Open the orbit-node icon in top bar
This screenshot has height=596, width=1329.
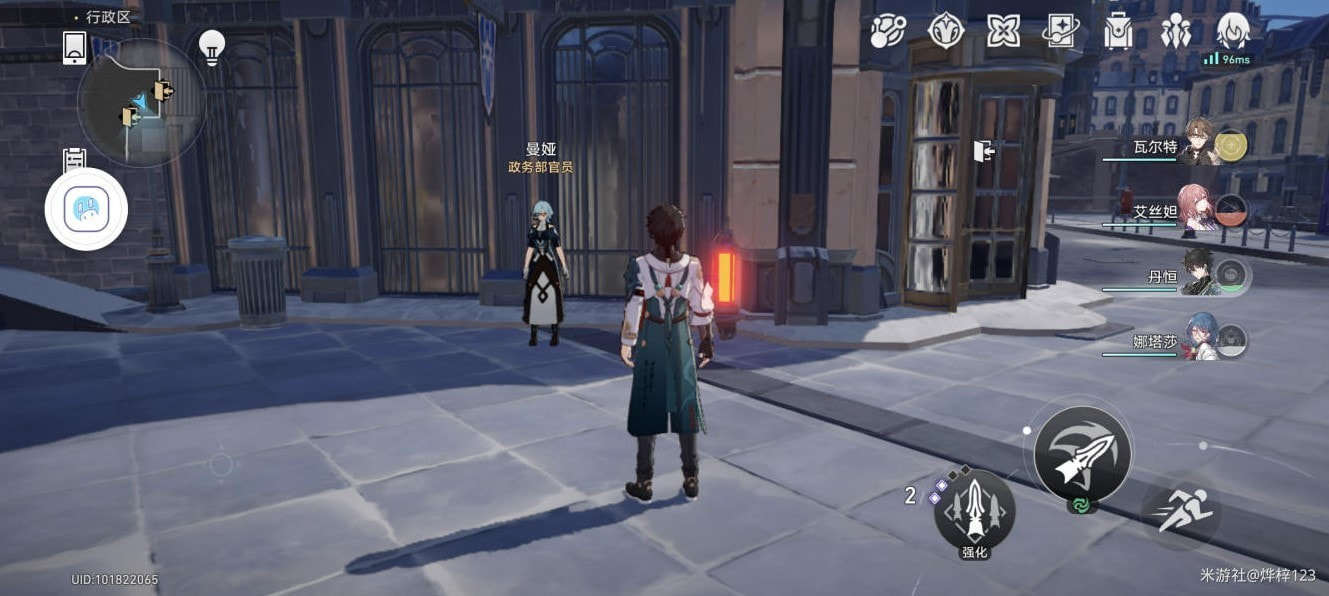point(887,31)
